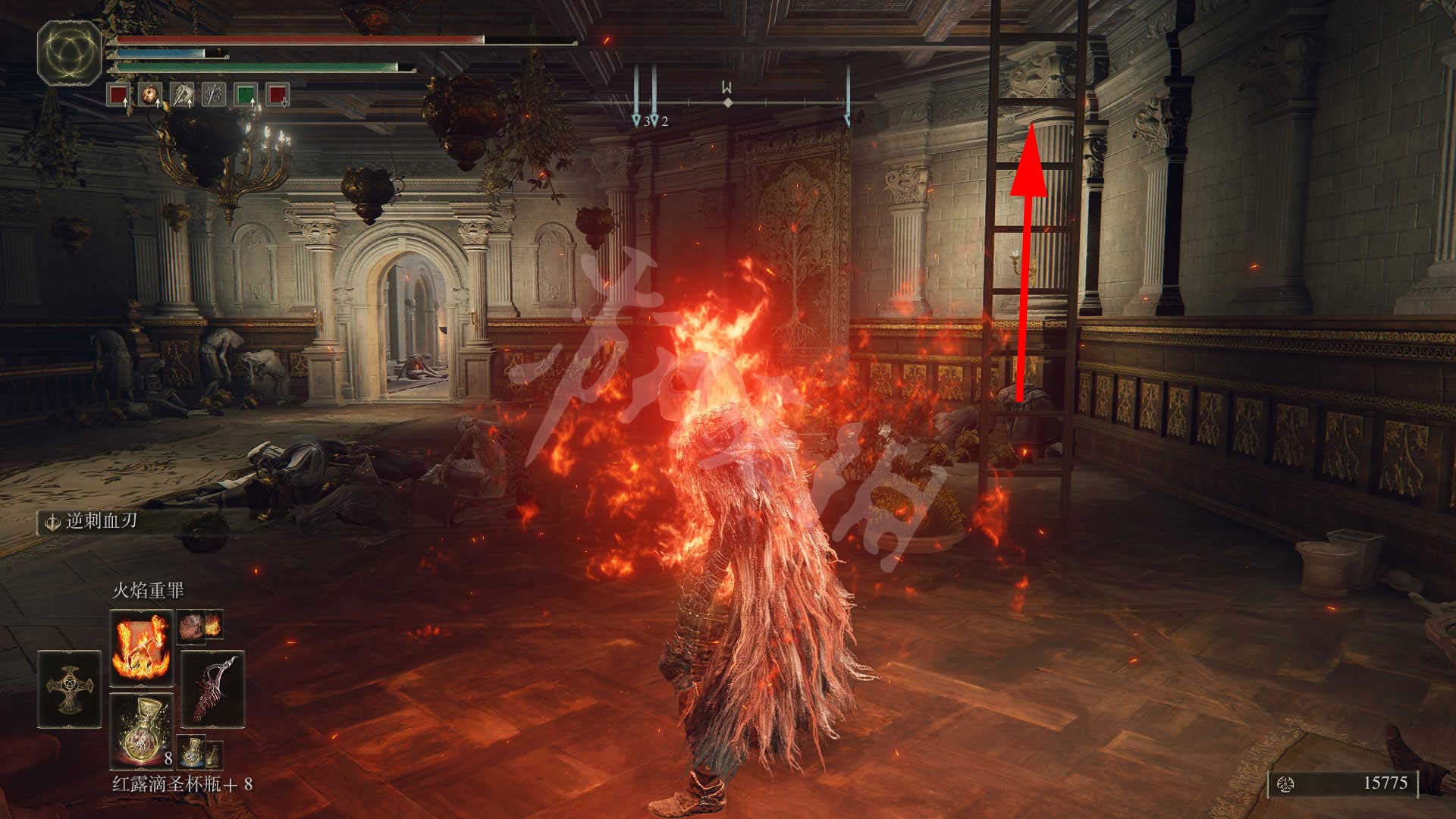
Task: Select the cross-shaped sacred seal slot
Action: (69, 689)
